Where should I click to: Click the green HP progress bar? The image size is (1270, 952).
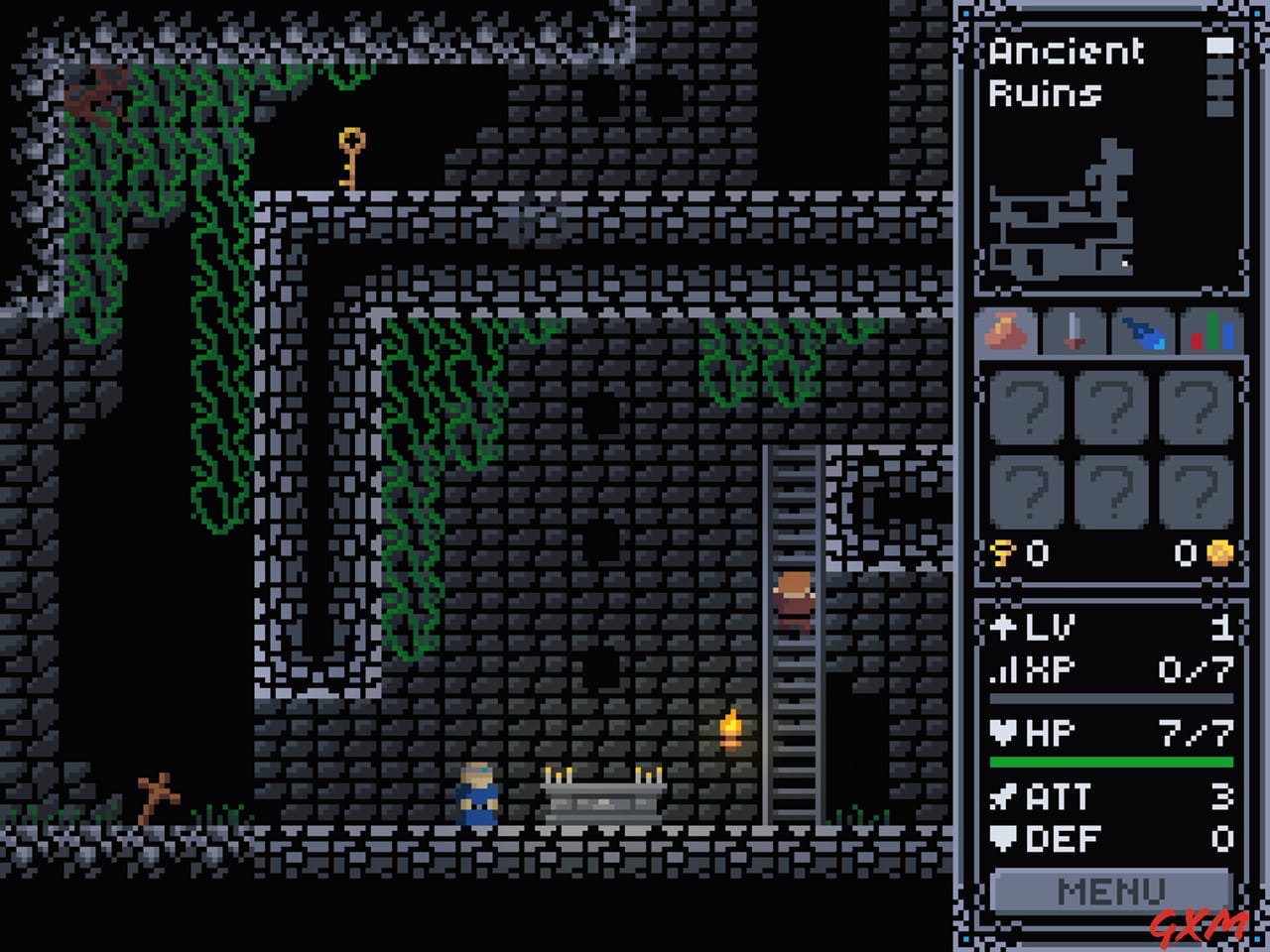point(1109,762)
